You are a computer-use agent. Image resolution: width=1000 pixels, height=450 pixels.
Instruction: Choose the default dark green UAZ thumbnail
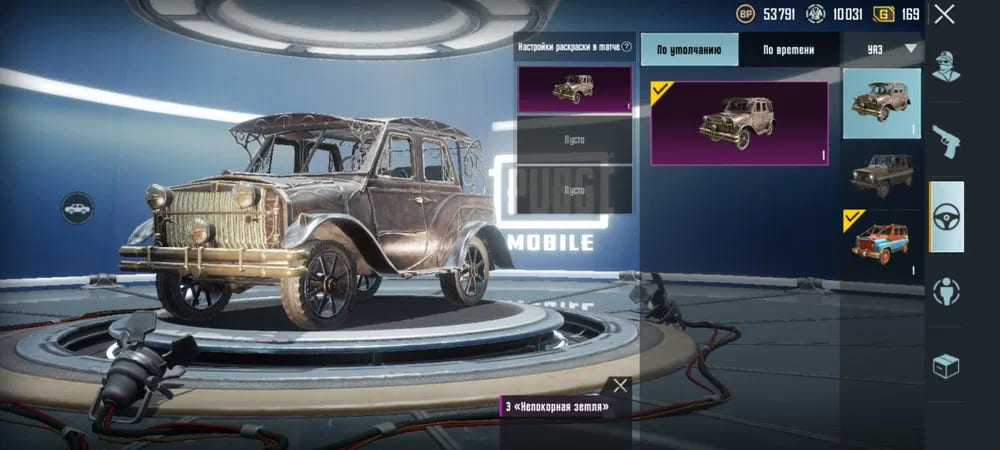point(881,175)
